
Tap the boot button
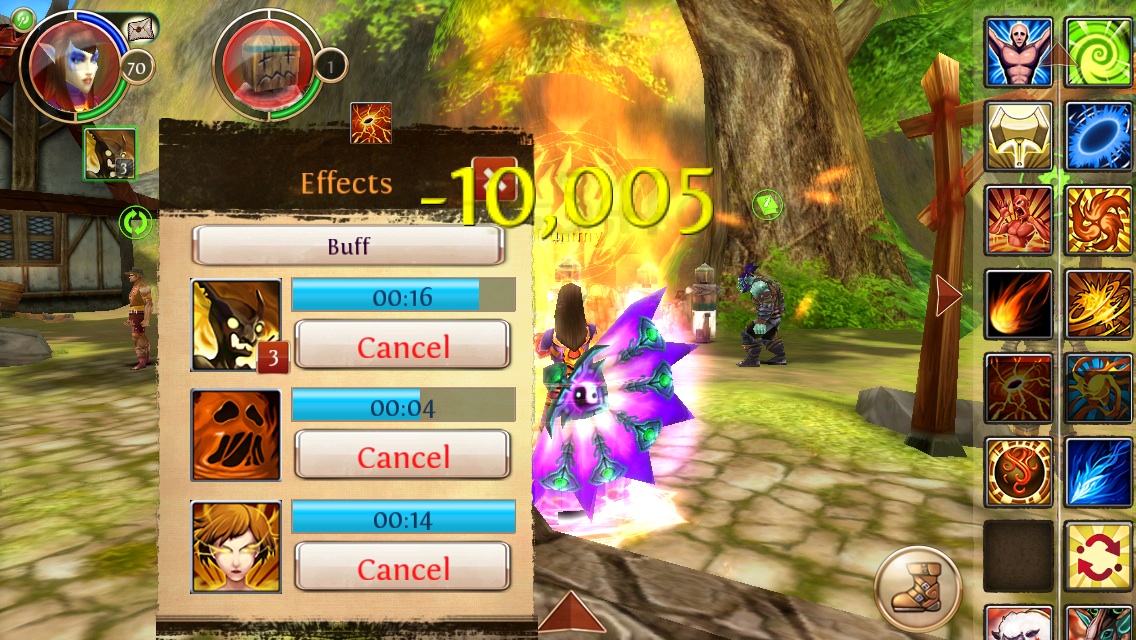(x=917, y=588)
